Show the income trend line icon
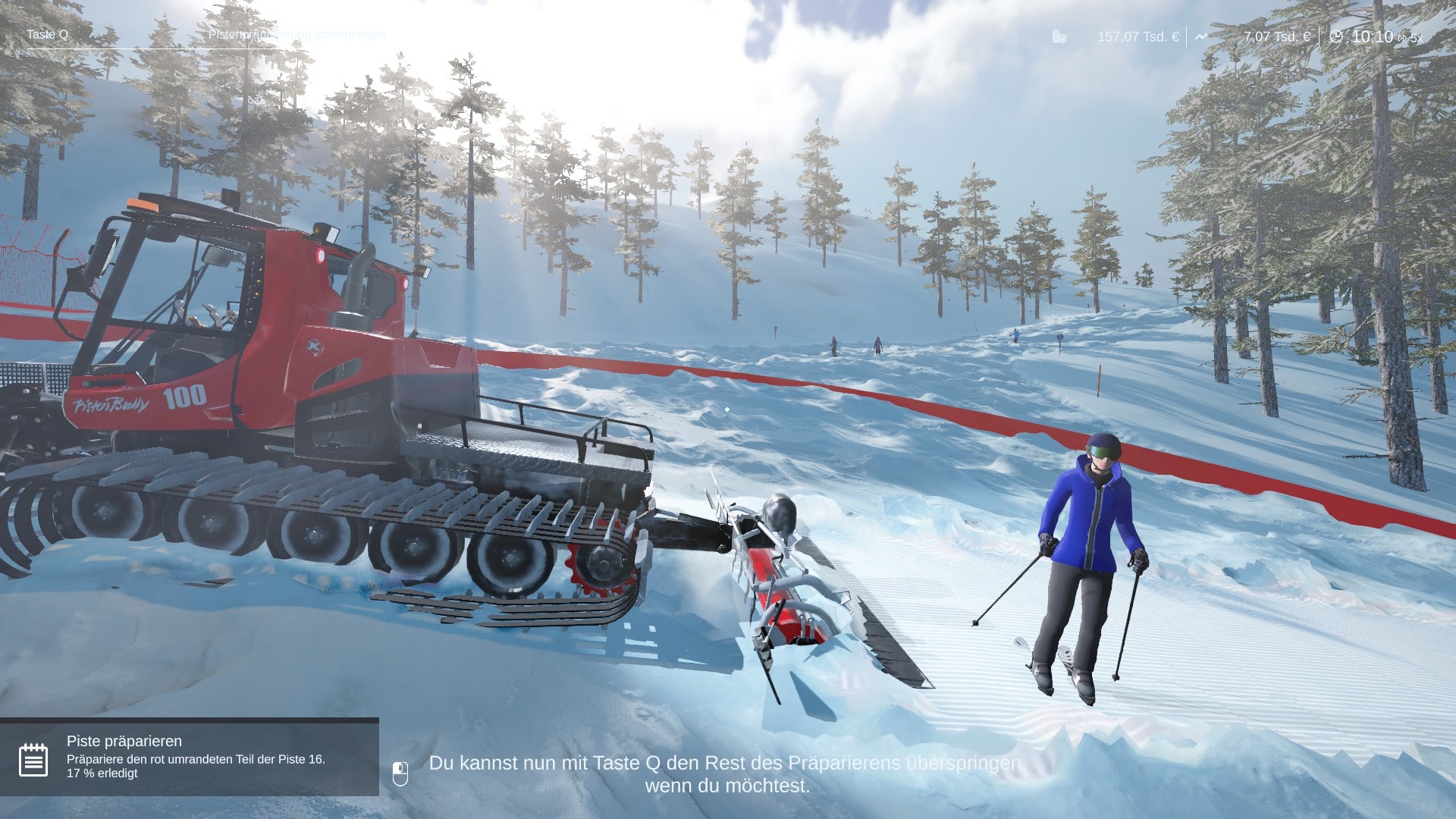The height and width of the screenshot is (819, 1456). 1201,36
